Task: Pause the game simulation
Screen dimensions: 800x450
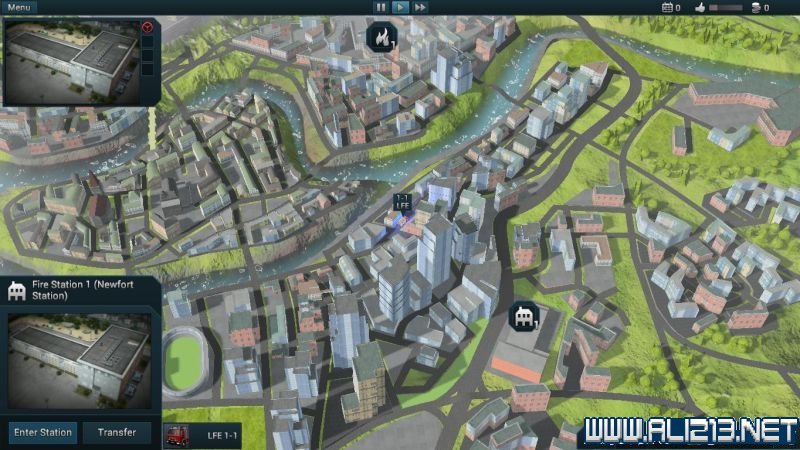Action: click(x=380, y=7)
